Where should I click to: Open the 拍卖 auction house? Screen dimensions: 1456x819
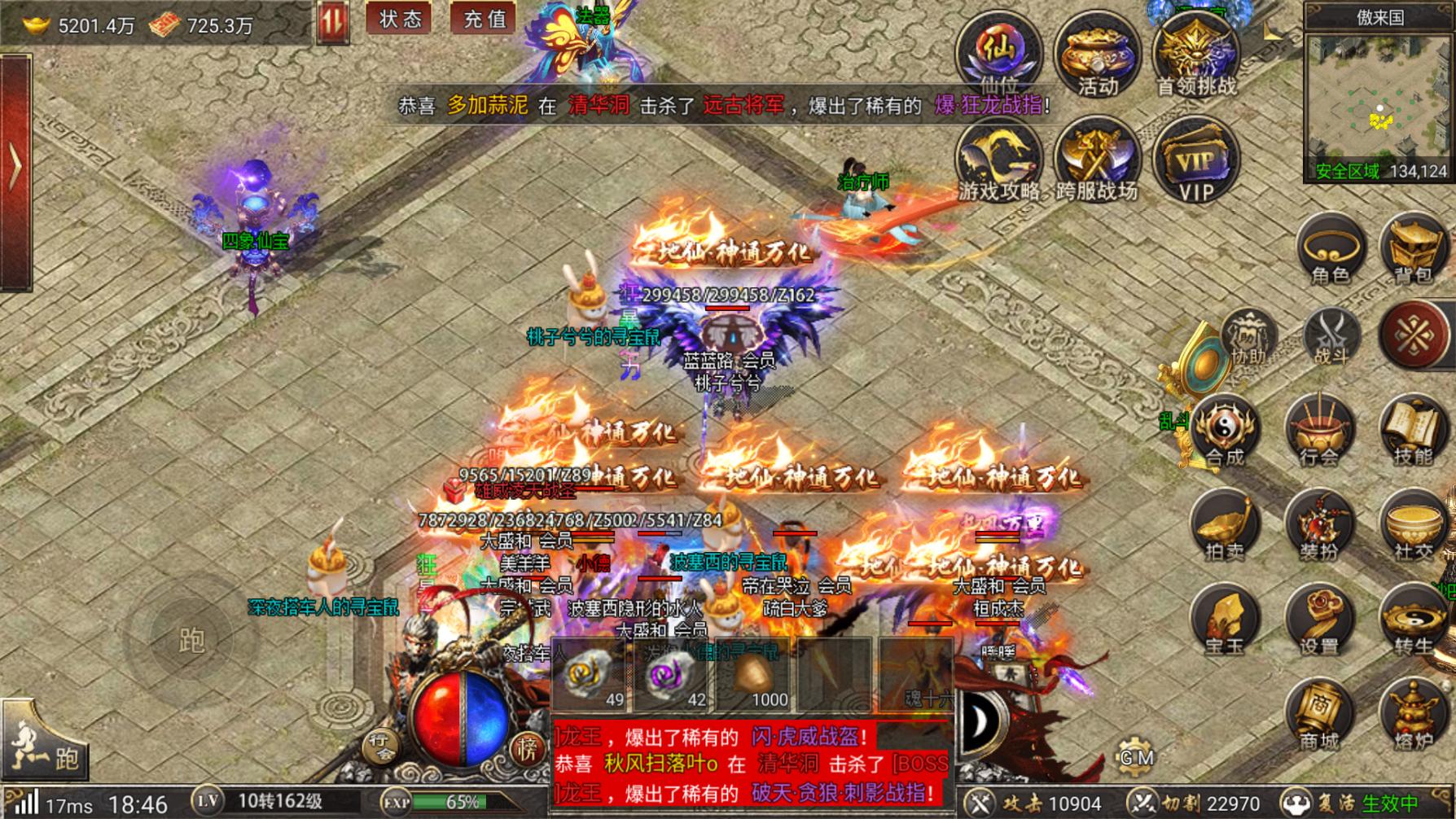(1225, 527)
